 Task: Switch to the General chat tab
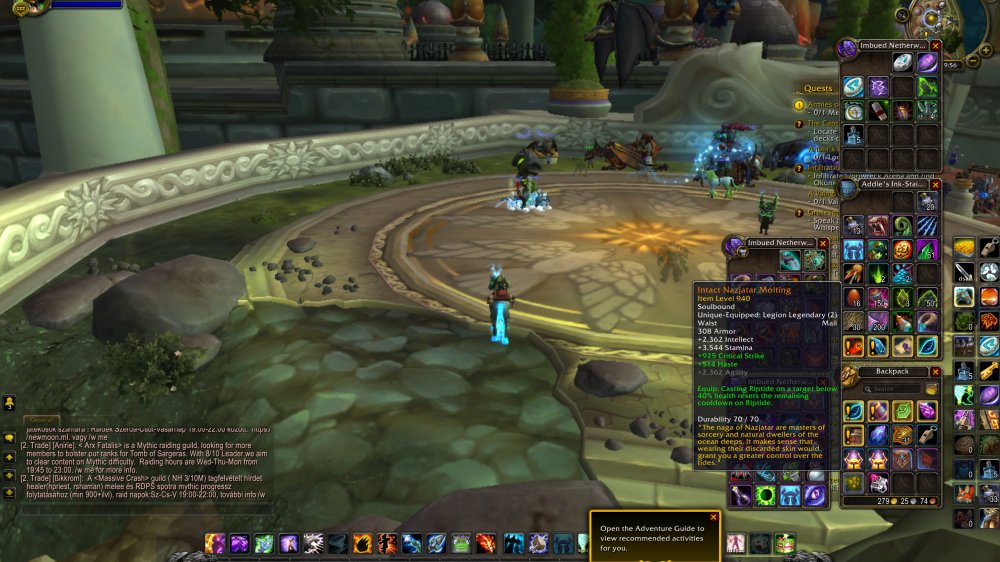pos(41,421)
